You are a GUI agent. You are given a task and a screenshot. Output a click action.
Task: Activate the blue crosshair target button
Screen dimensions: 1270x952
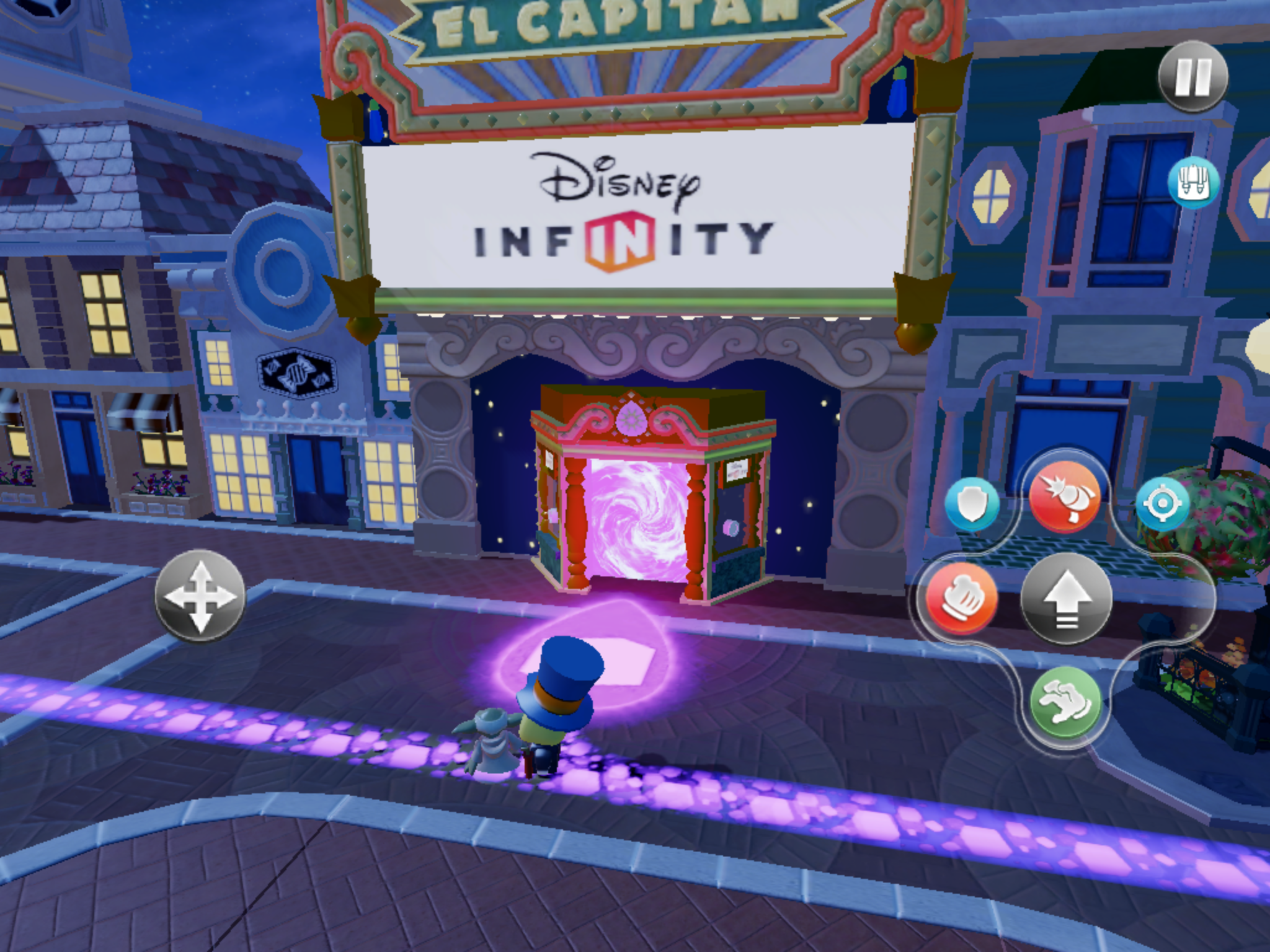tap(1162, 505)
